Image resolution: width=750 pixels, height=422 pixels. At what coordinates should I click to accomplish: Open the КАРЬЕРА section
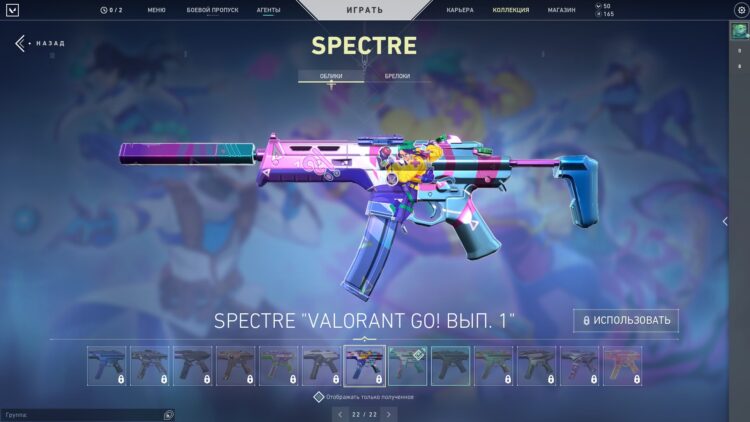pyautogui.click(x=460, y=10)
